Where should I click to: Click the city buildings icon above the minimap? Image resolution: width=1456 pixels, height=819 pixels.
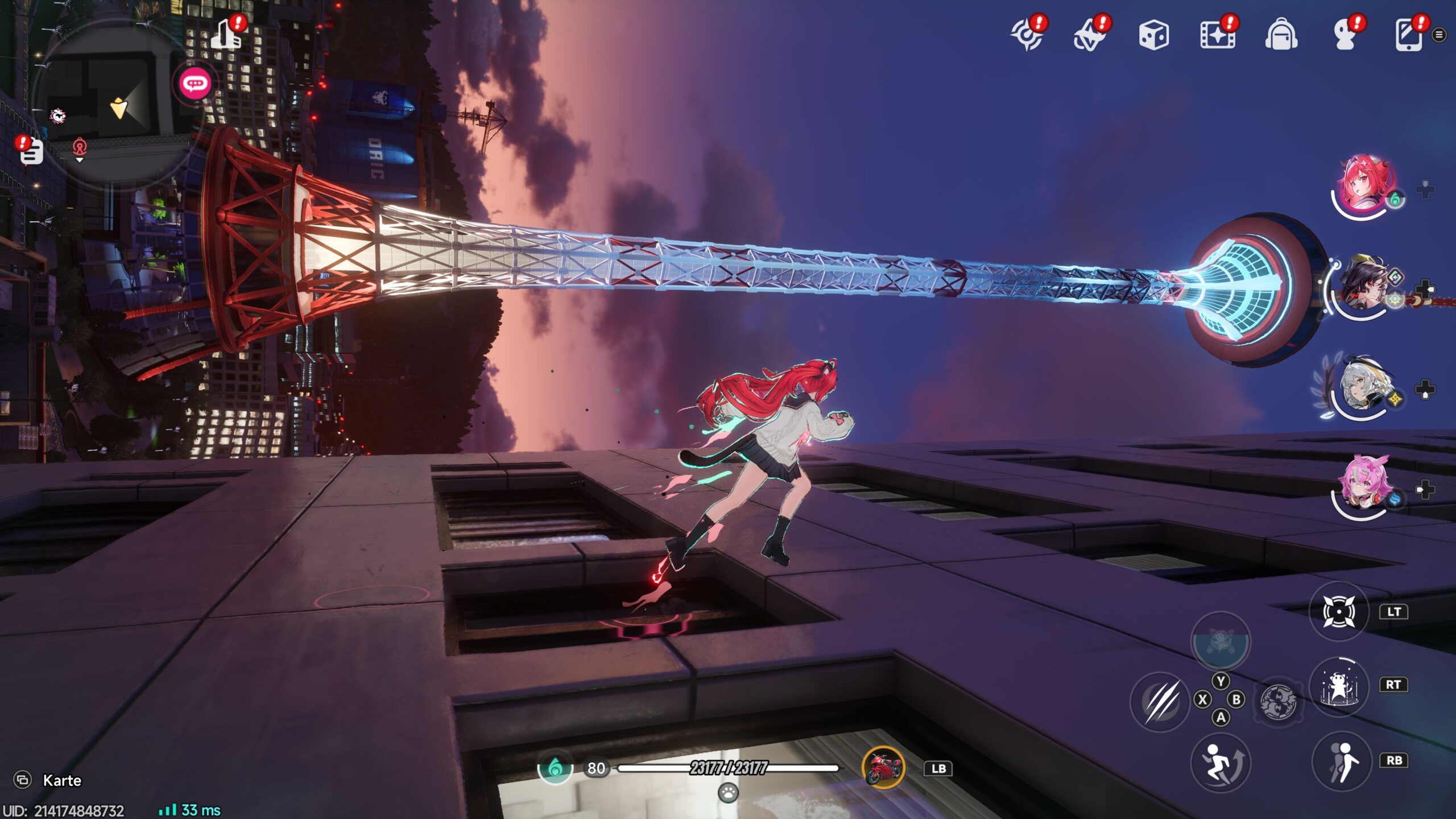pyautogui.click(x=226, y=35)
